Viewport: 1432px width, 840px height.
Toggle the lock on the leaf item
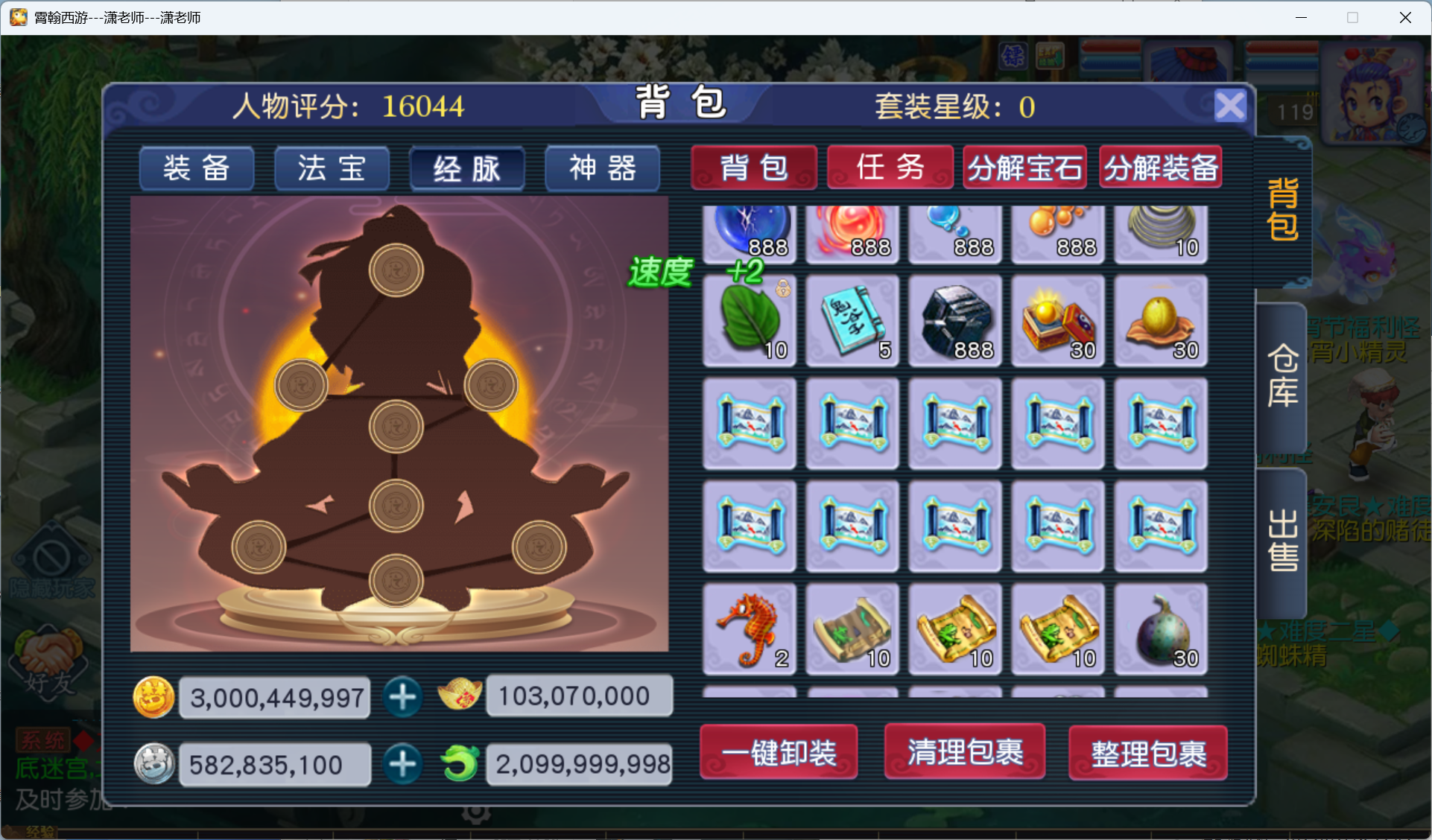click(x=783, y=290)
